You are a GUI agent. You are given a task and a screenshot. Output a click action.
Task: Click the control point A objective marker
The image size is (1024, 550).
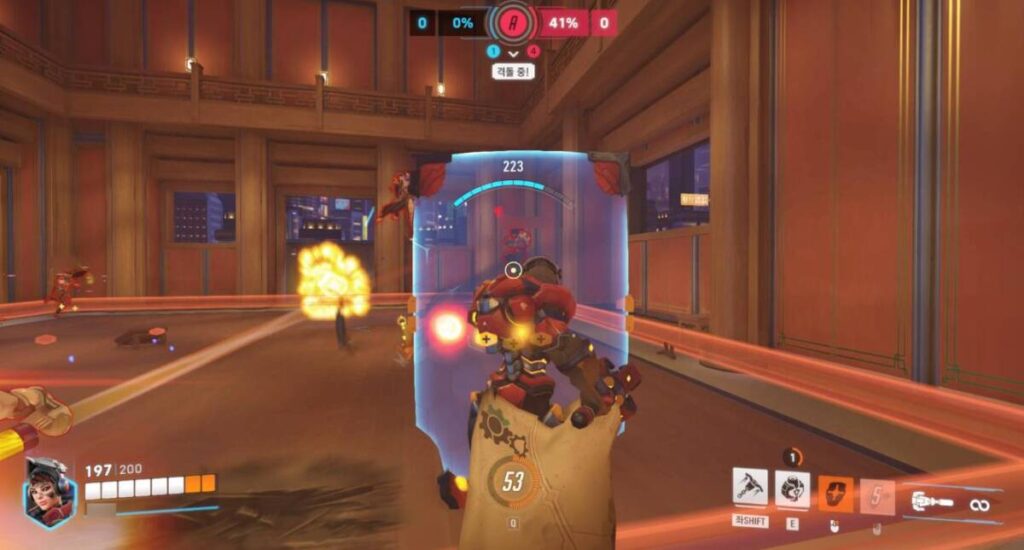pyautogui.click(x=513, y=23)
